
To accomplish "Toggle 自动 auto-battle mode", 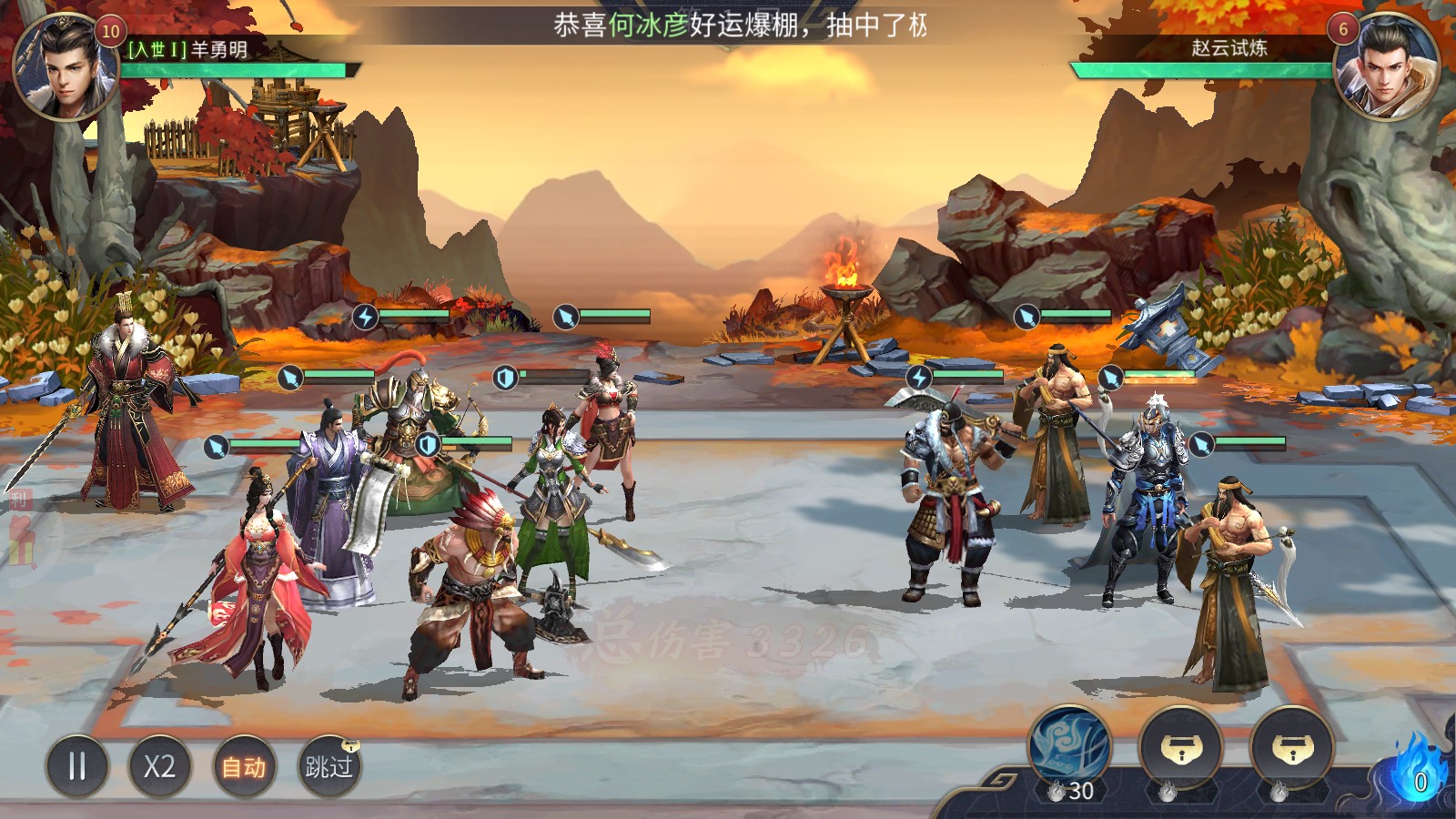I will [244, 766].
